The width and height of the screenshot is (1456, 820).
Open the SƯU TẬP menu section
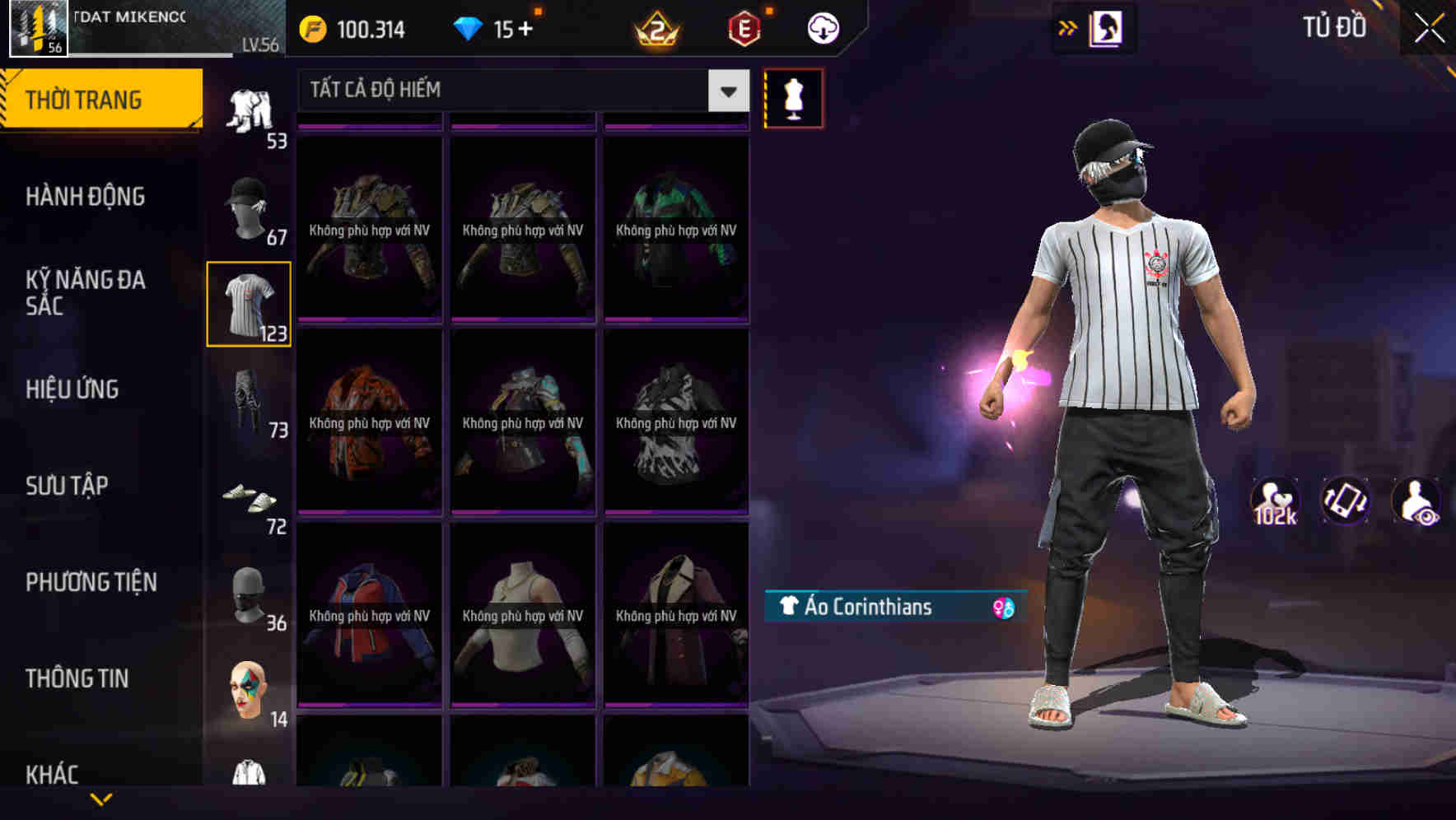click(x=68, y=486)
